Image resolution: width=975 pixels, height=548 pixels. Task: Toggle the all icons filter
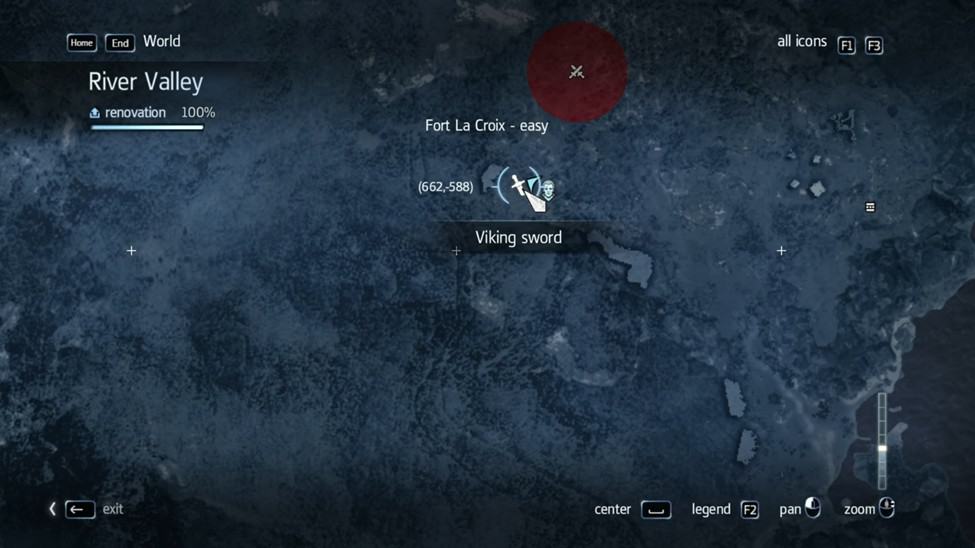click(x=846, y=45)
